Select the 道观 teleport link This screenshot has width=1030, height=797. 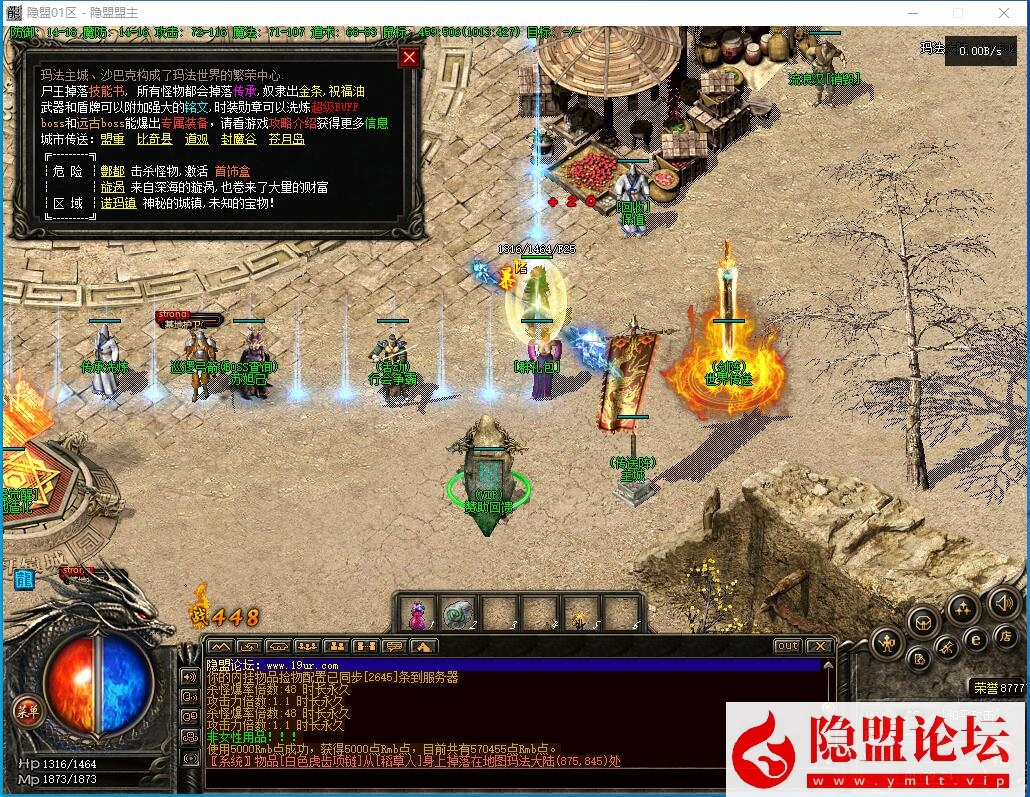pyautogui.click(x=197, y=139)
